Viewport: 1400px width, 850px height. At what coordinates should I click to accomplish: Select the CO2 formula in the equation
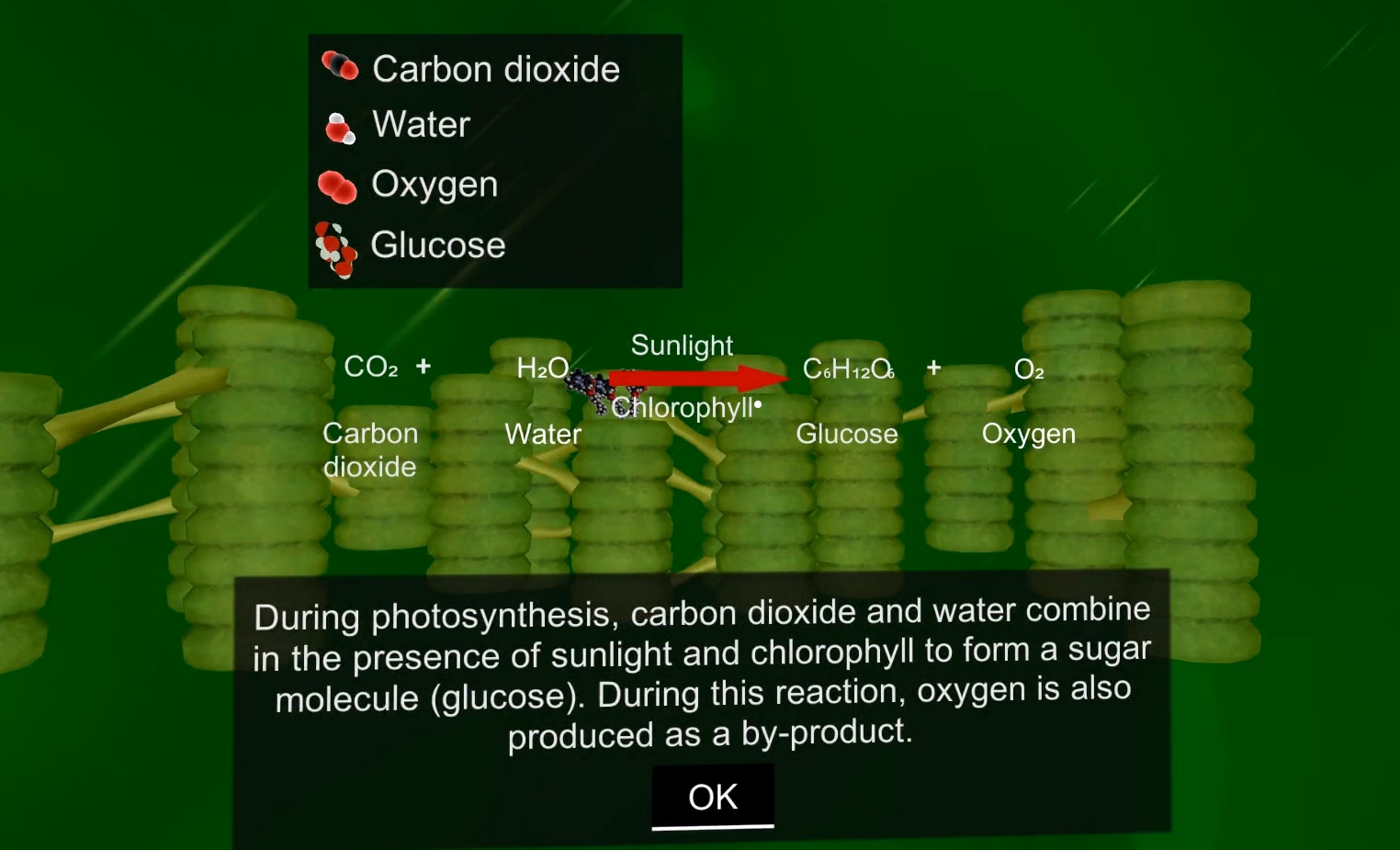point(371,367)
